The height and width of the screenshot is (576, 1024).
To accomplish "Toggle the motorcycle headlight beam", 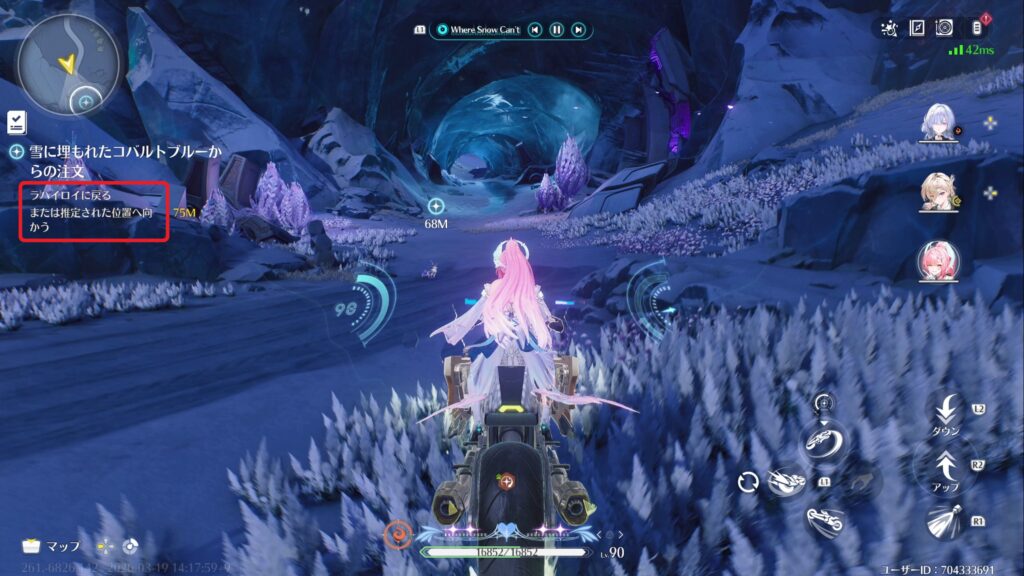I will coord(945,521).
